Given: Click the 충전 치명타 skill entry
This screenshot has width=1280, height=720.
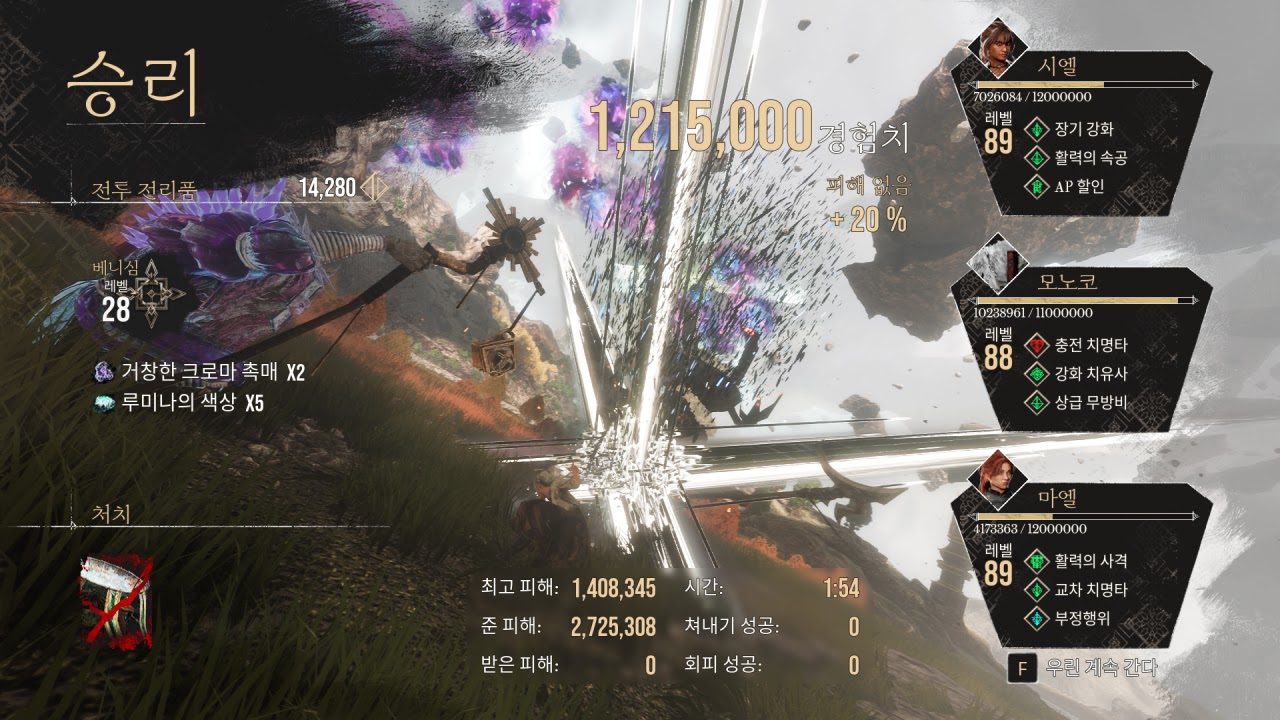Looking at the screenshot, I should point(1090,345).
